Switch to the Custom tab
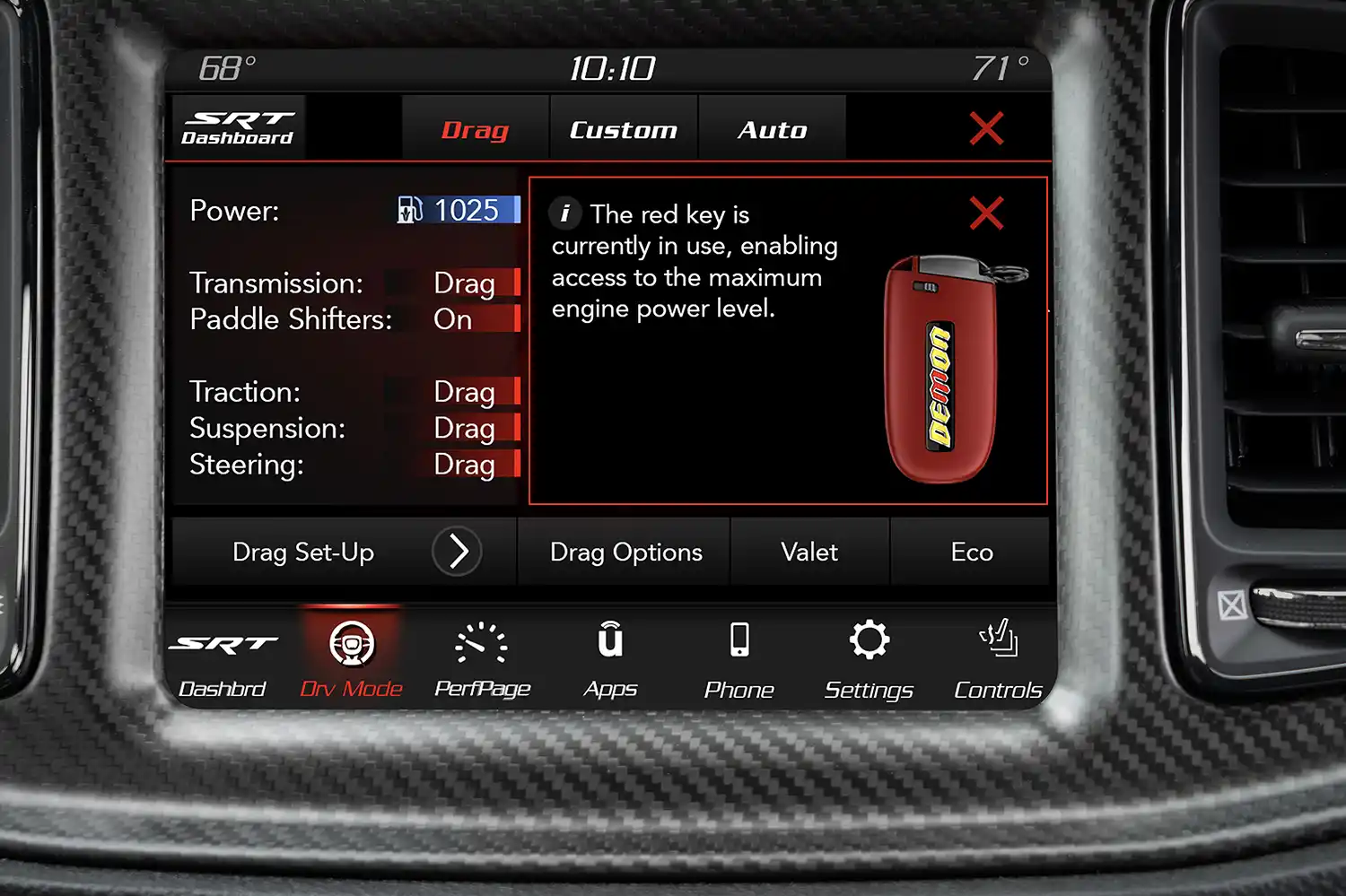1346x896 pixels. (623, 128)
